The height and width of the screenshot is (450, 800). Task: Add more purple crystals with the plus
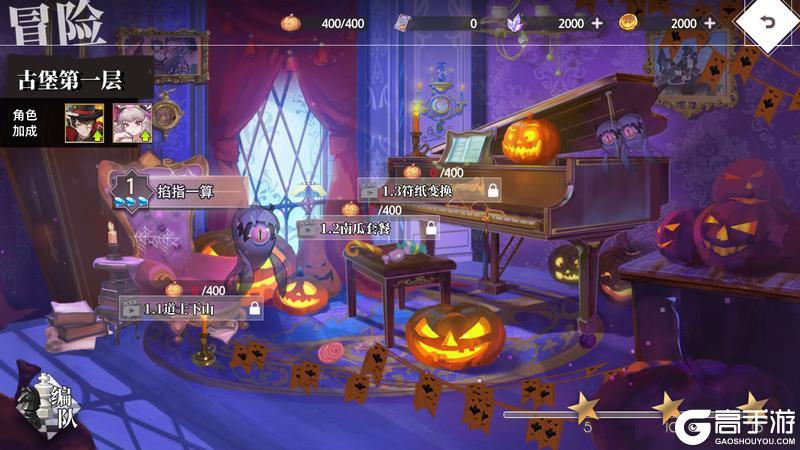pyautogui.click(x=597, y=23)
